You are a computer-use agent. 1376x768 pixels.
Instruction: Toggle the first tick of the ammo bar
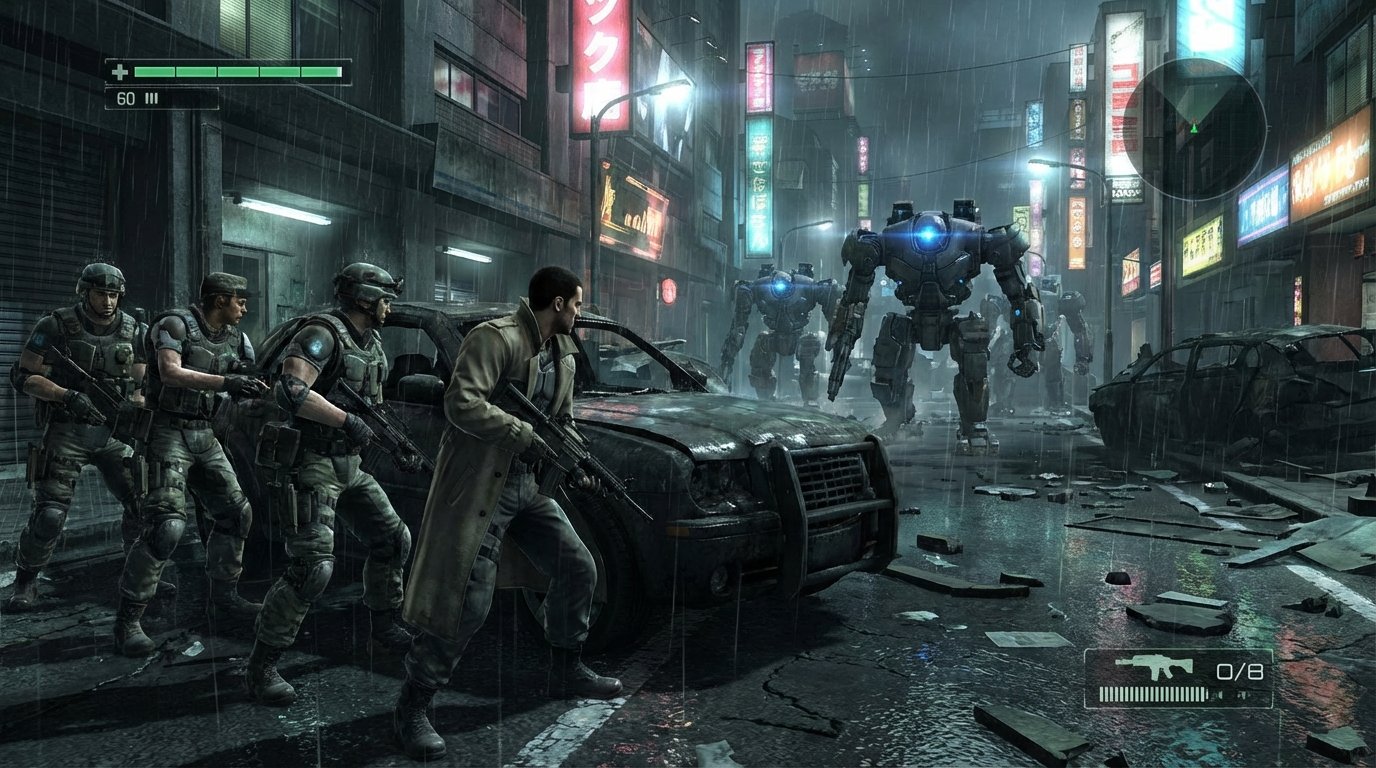click(1102, 694)
